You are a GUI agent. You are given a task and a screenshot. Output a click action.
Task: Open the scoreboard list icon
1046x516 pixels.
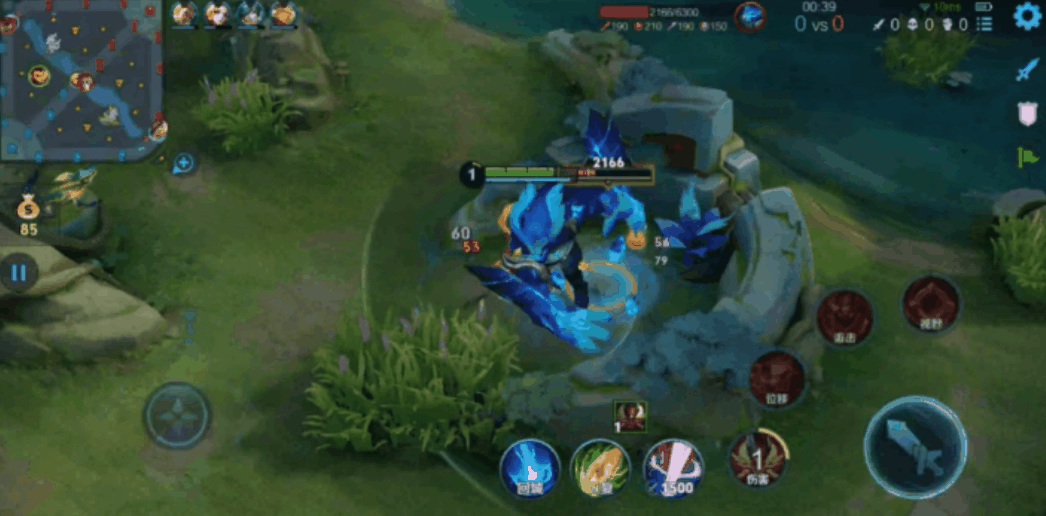tap(984, 23)
